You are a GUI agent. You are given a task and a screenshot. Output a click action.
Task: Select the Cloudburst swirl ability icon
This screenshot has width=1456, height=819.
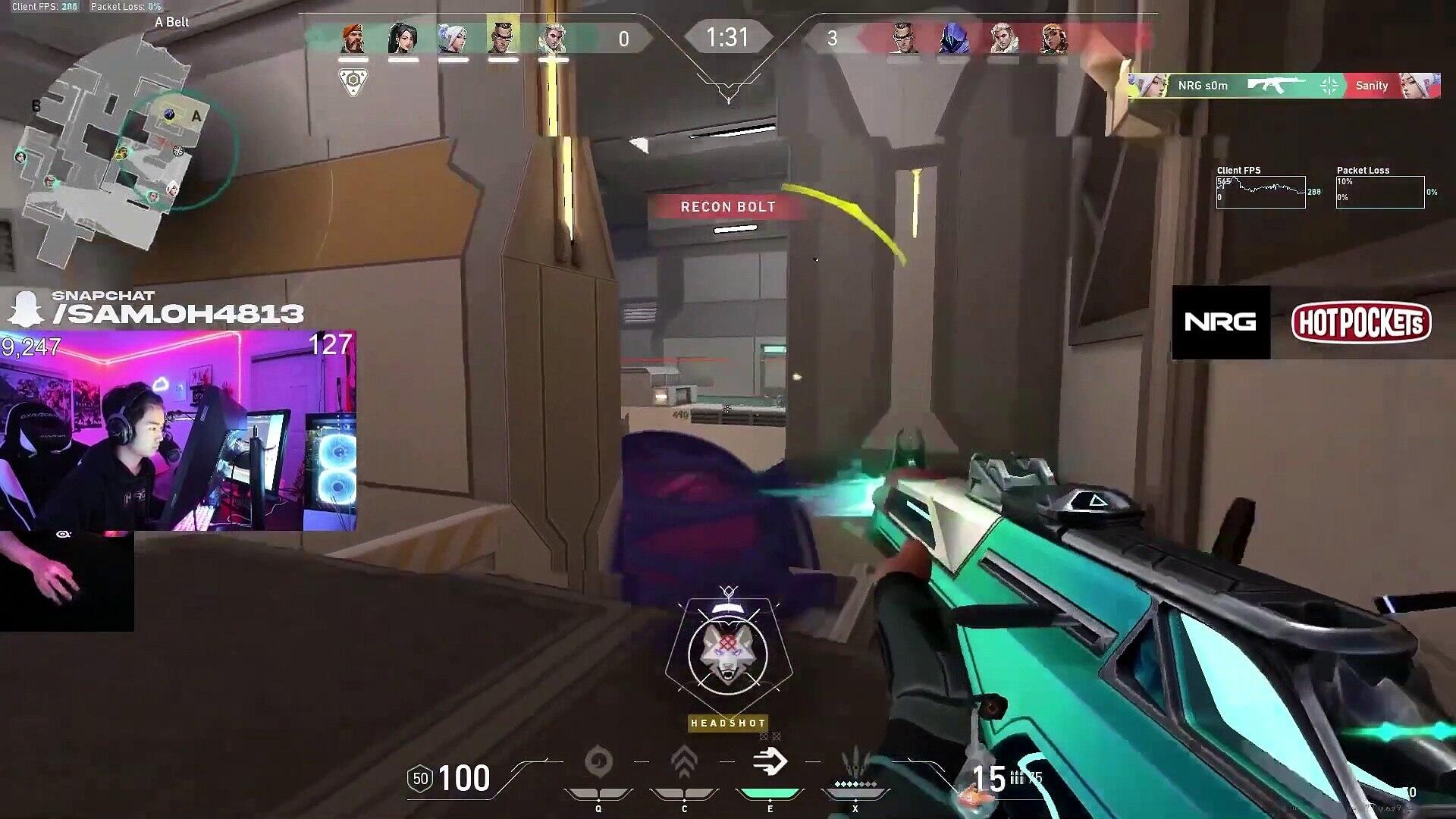click(x=598, y=763)
